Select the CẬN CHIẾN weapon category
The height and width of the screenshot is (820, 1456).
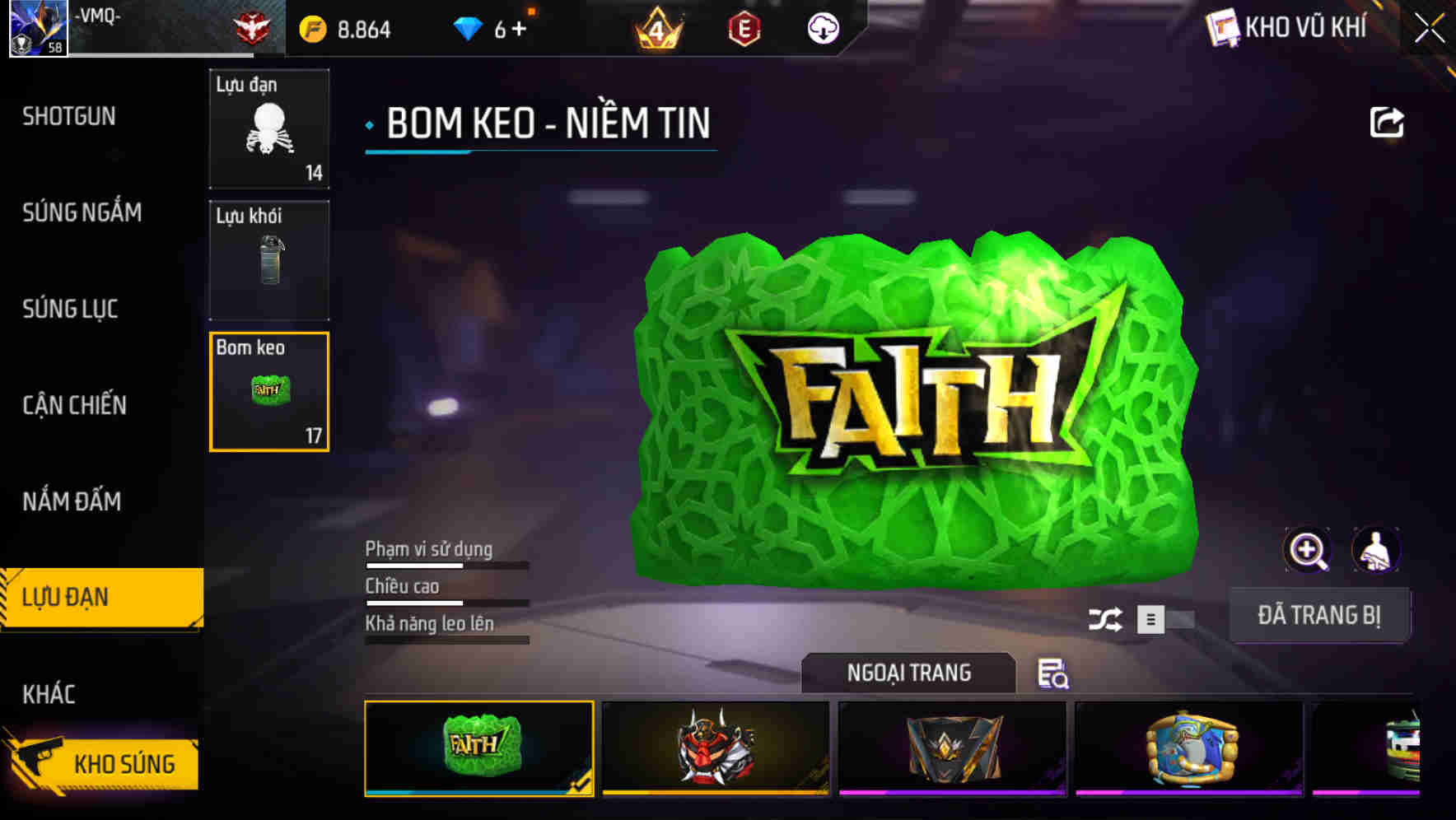(x=74, y=405)
